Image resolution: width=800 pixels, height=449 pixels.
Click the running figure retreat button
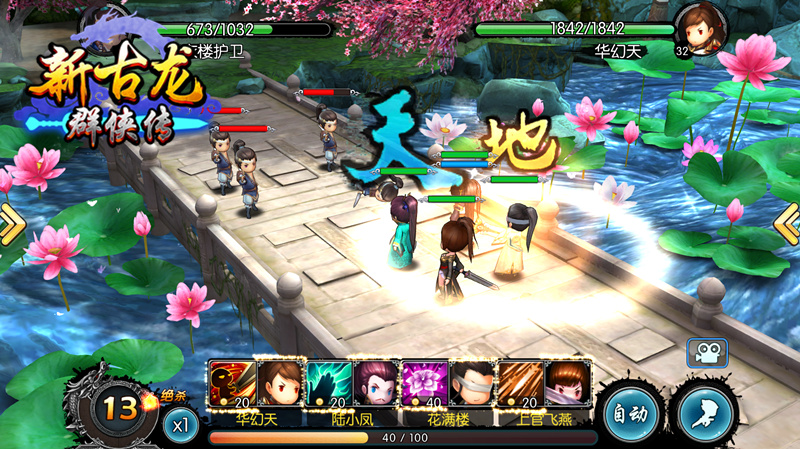click(x=705, y=412)
